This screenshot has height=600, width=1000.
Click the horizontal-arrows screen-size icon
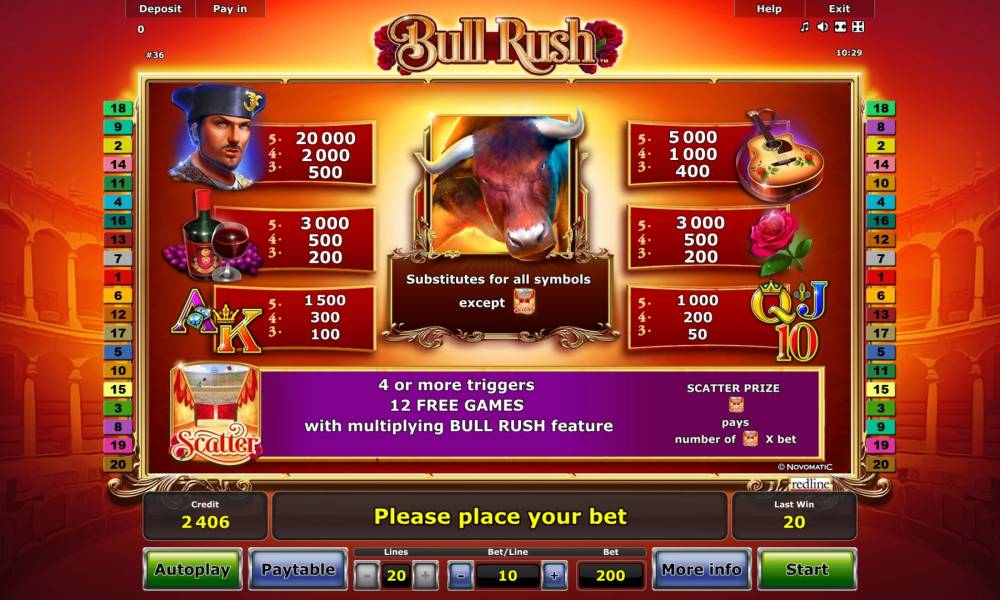[x=840, y=27]
